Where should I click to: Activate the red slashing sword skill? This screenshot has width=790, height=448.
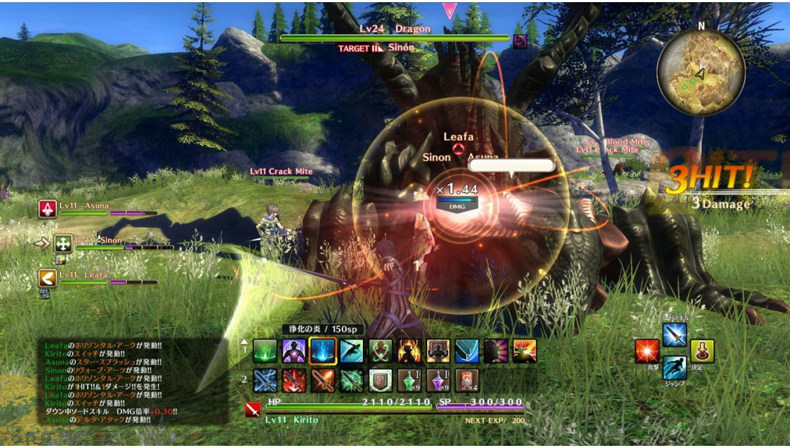294,380
